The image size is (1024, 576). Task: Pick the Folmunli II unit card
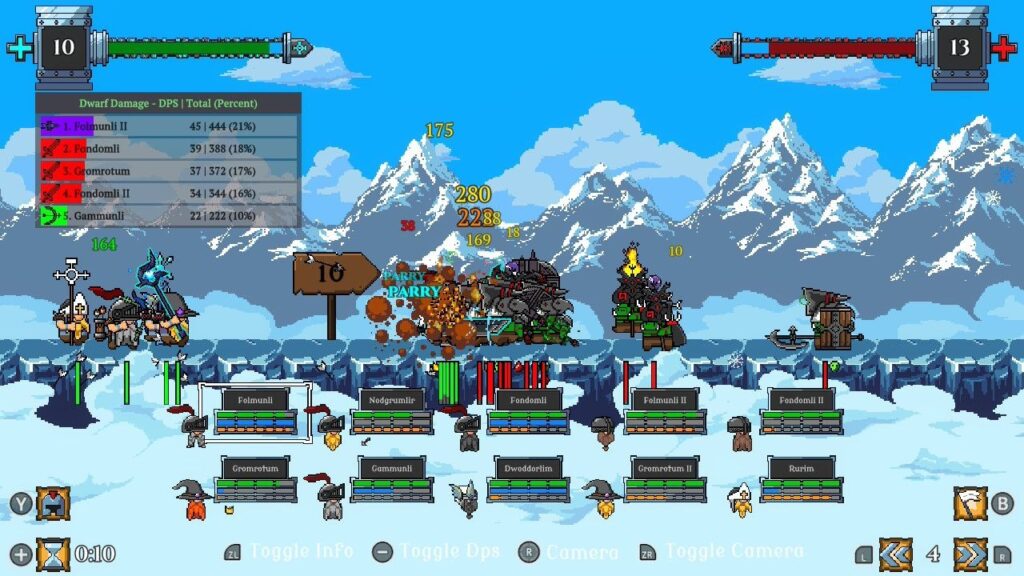(664, 411)
